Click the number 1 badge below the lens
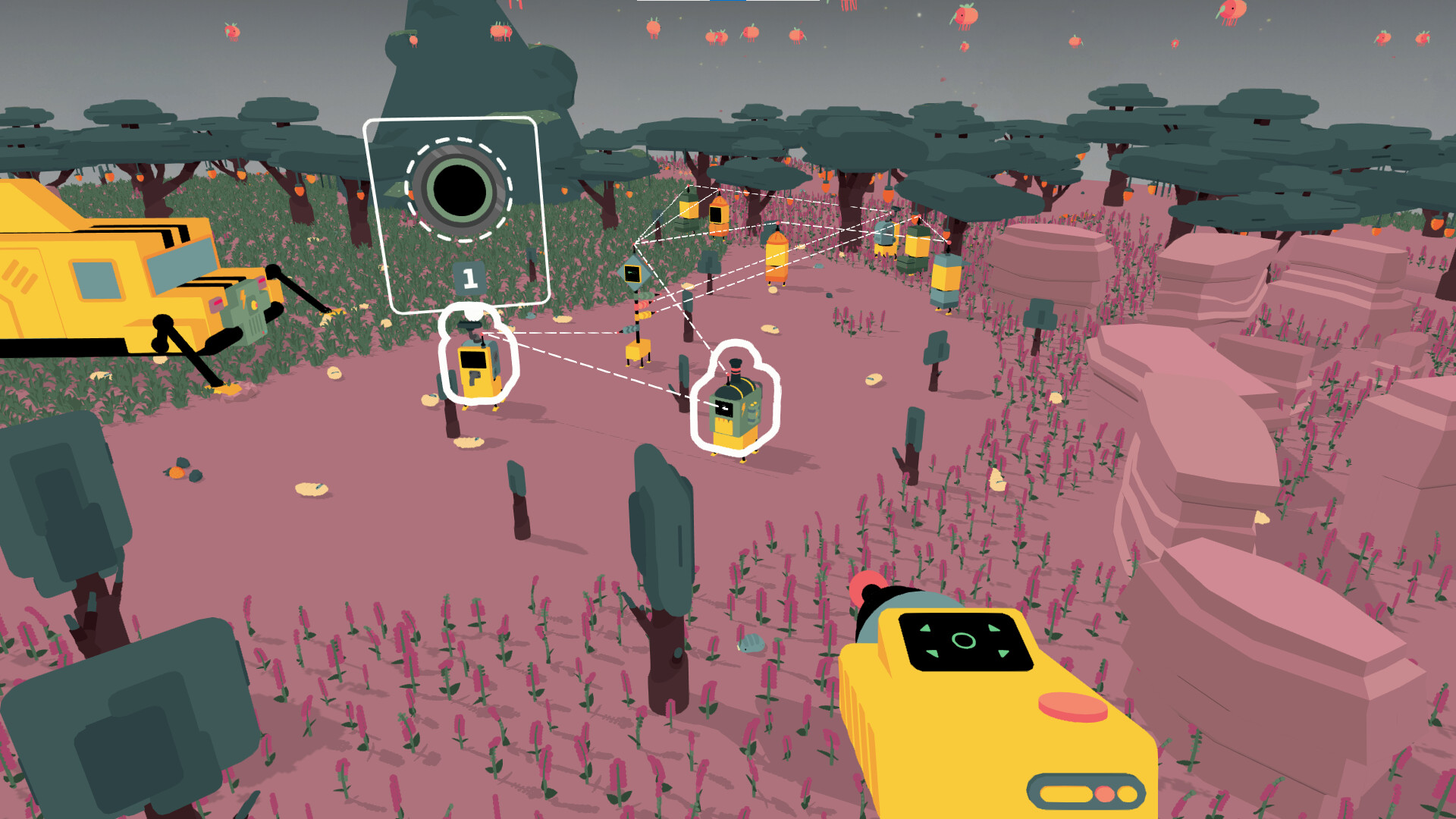This screenshot has width=1456, height=819. tap(468, 276)
